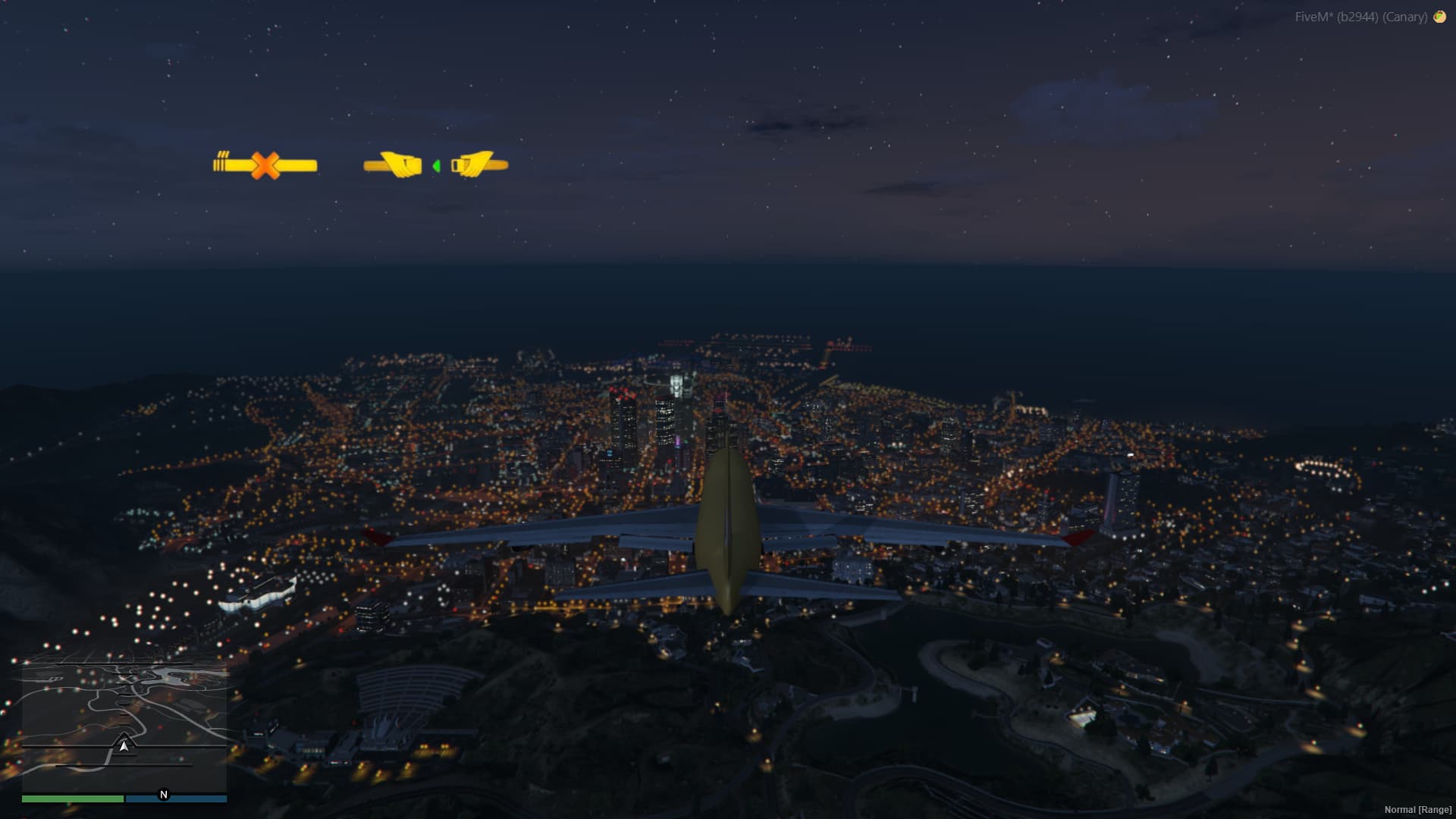
Task: Toggle the fasten seatbelt sign icon
Action: tap(435, 165)
